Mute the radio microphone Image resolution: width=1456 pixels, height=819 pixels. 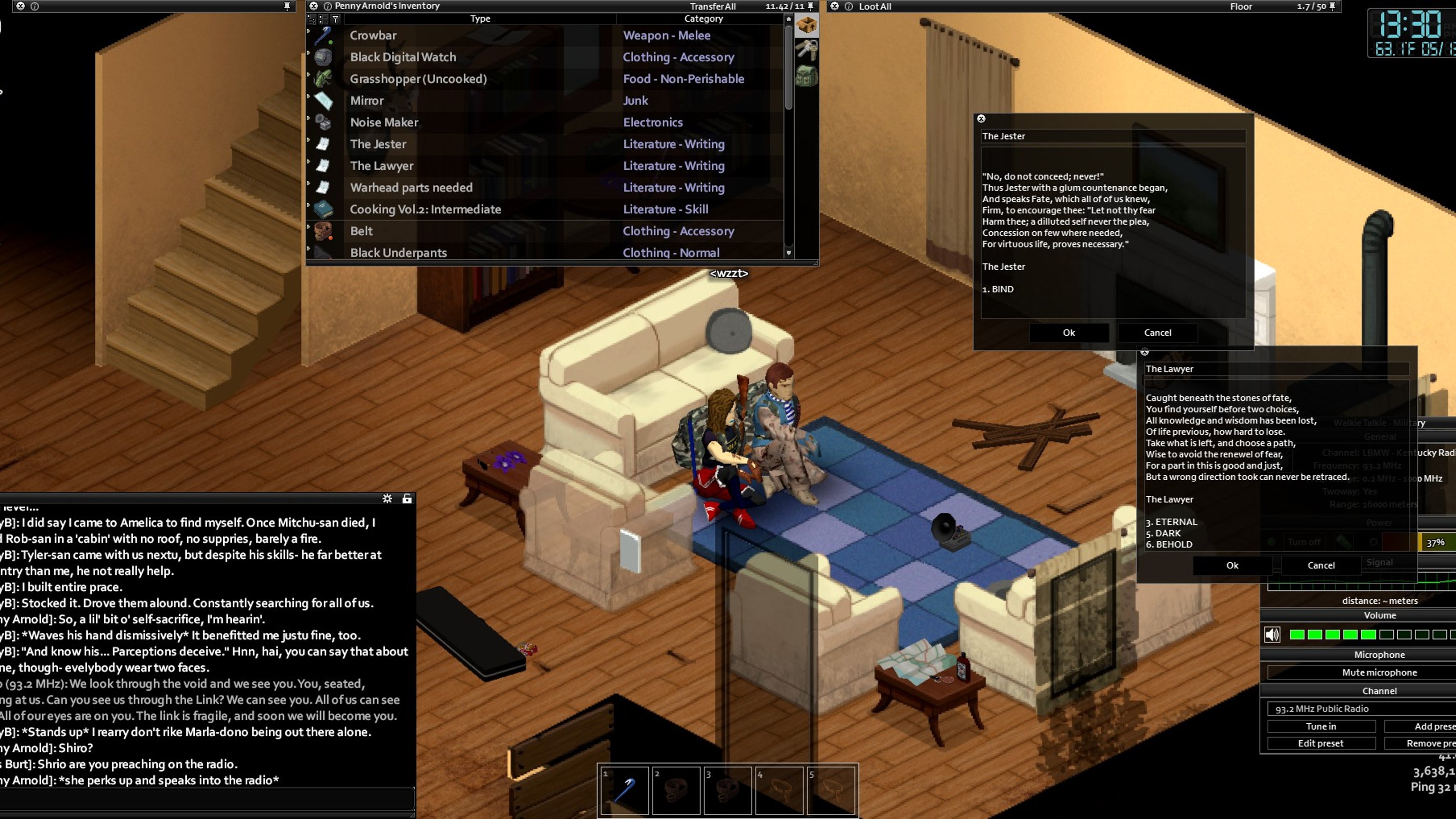(1379, 672)
